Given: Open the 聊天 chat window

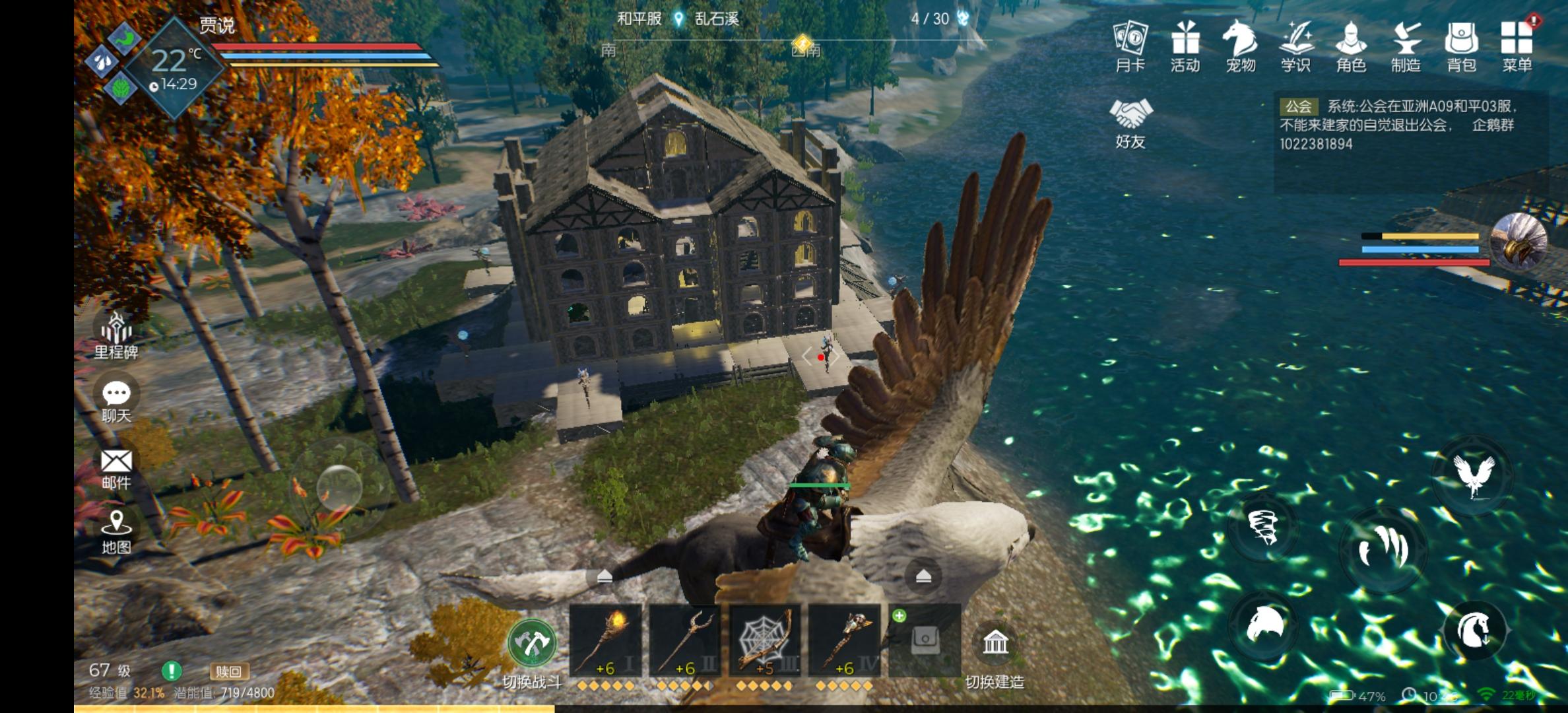Looking at the screenshot, I should [116, 401].
